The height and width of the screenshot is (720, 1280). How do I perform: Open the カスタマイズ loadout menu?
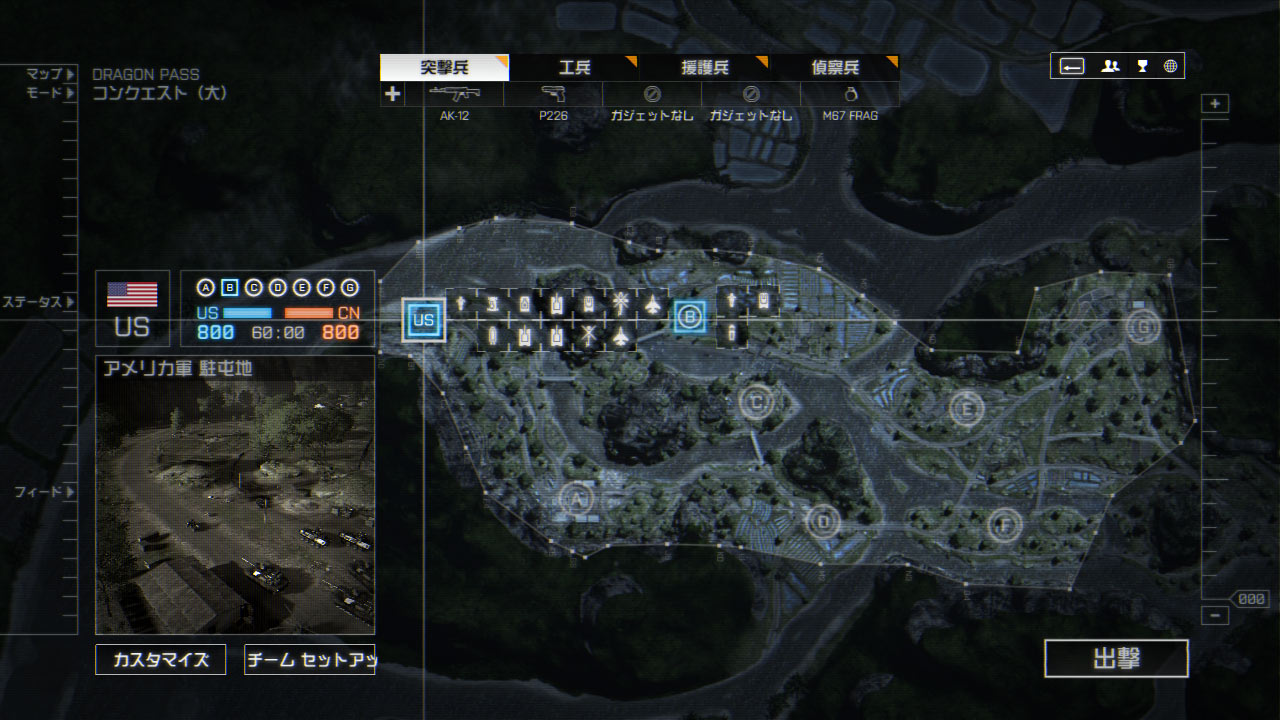coord(161,660)
